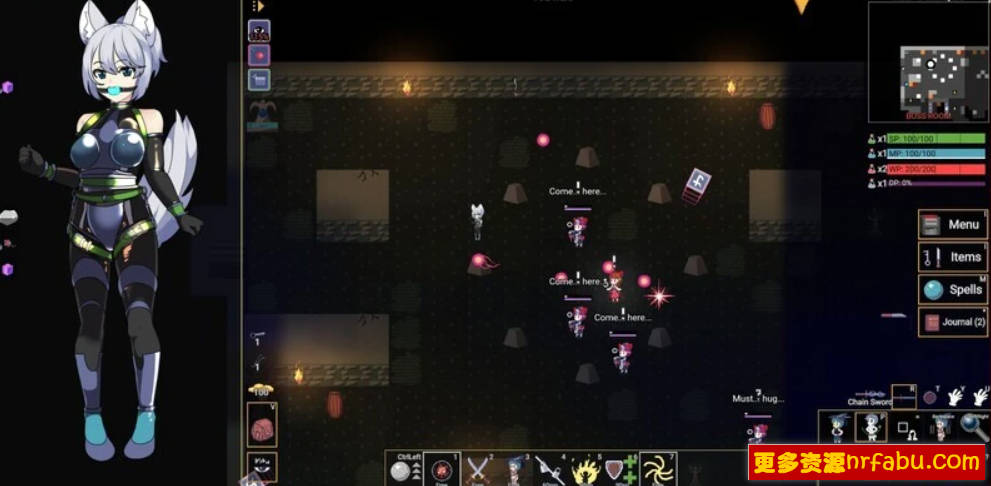Use the shield with green plus skill

coord(621,470)
